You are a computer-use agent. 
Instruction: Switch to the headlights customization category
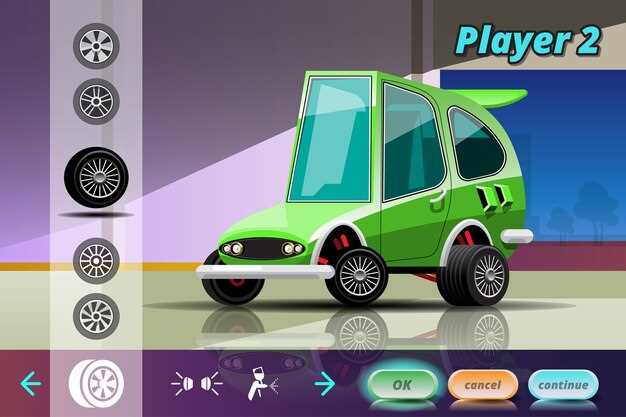pyautogui.click(x=196, y=383)
